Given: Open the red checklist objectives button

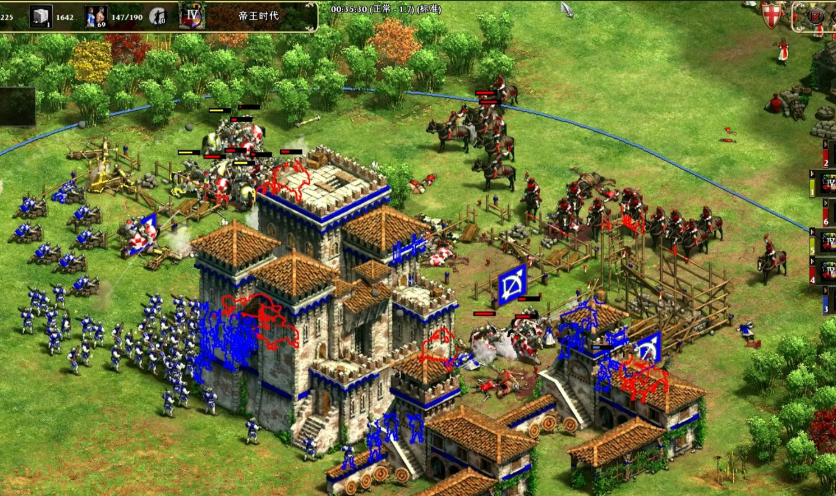Looking at the screenshot, I should 810,15.
